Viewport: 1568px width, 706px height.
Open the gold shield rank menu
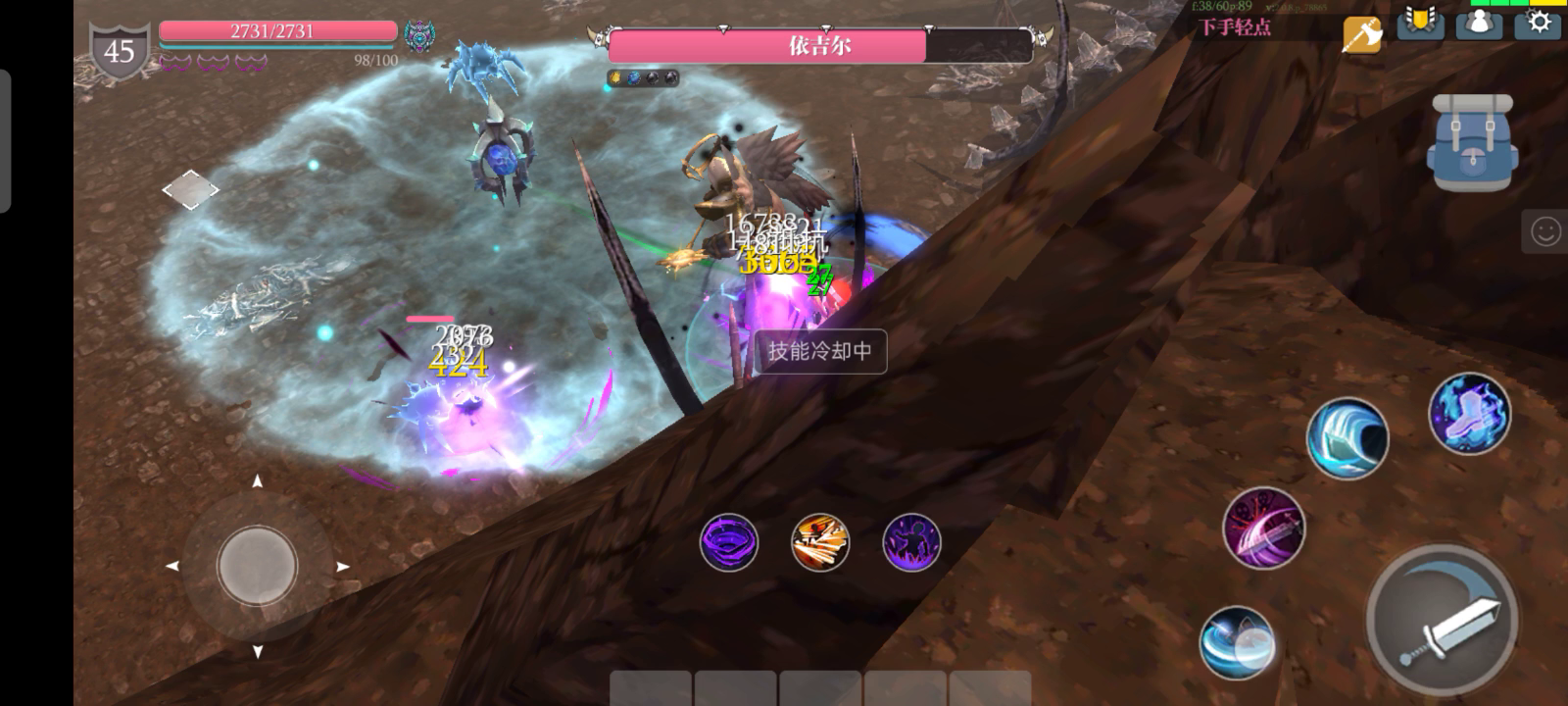click(1420, 23)
